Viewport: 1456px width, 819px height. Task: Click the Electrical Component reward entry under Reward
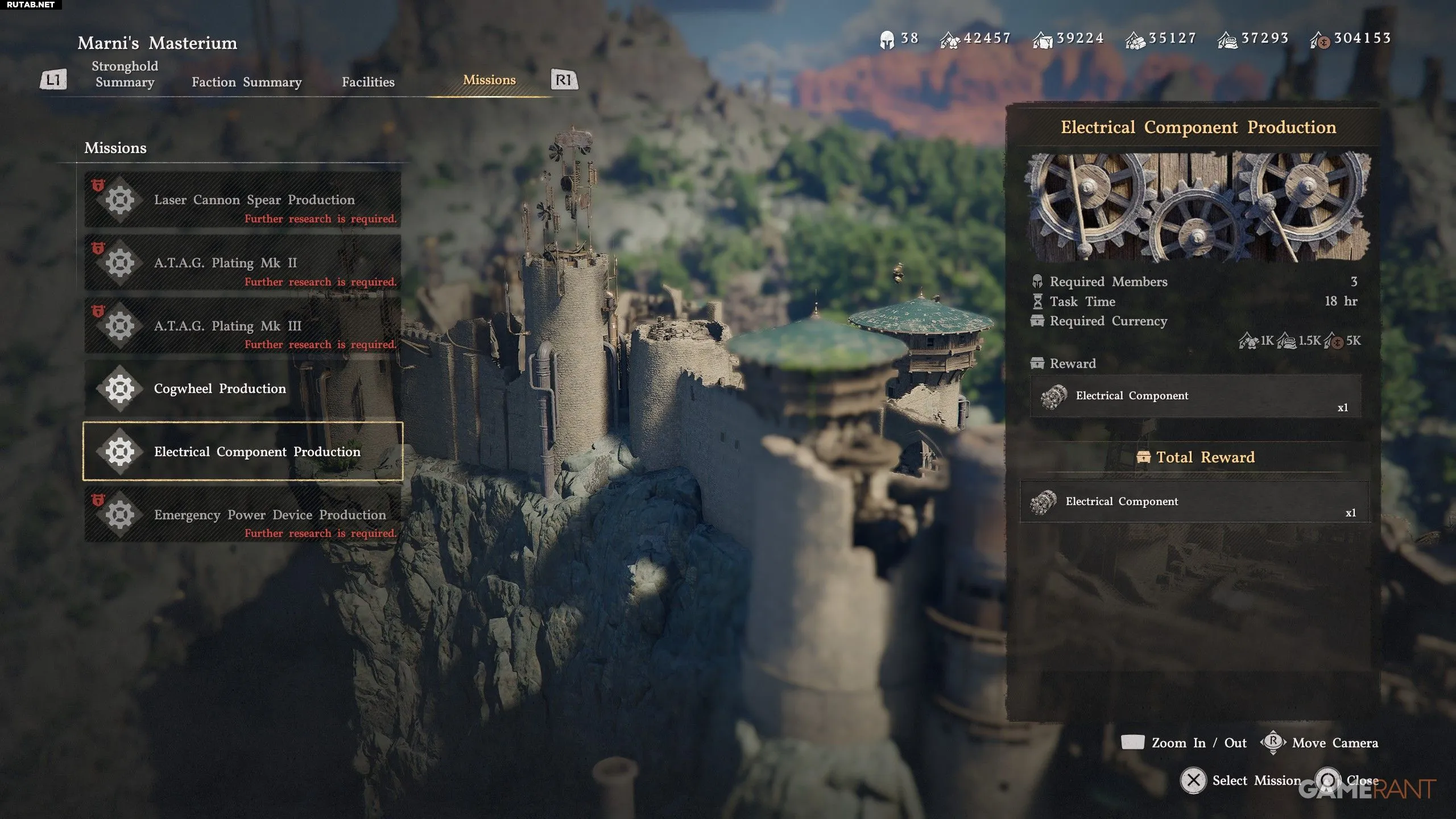(1195, 396)
